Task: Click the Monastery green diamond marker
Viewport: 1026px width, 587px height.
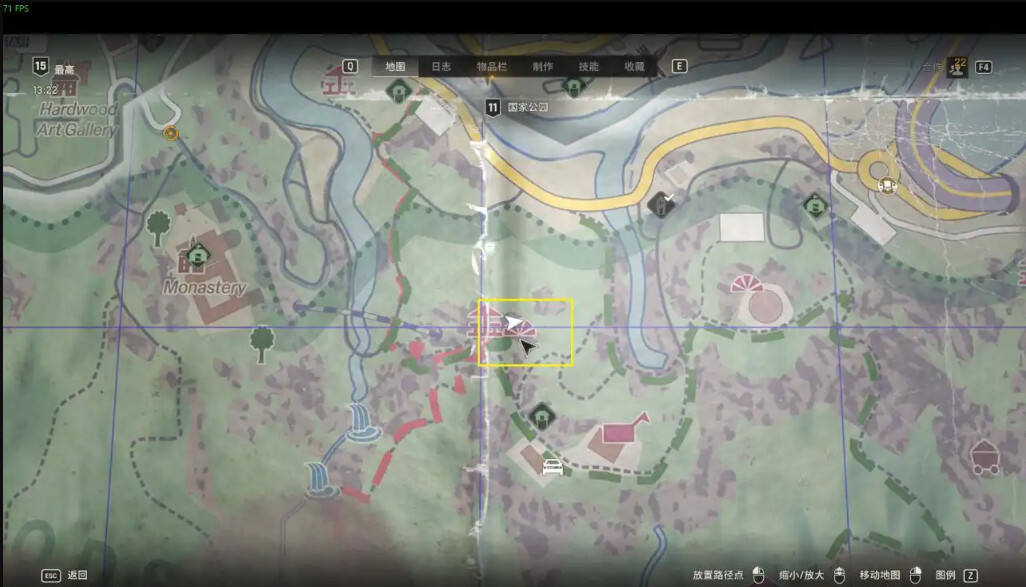Action: pyautogui.click(x=198, y=257)
